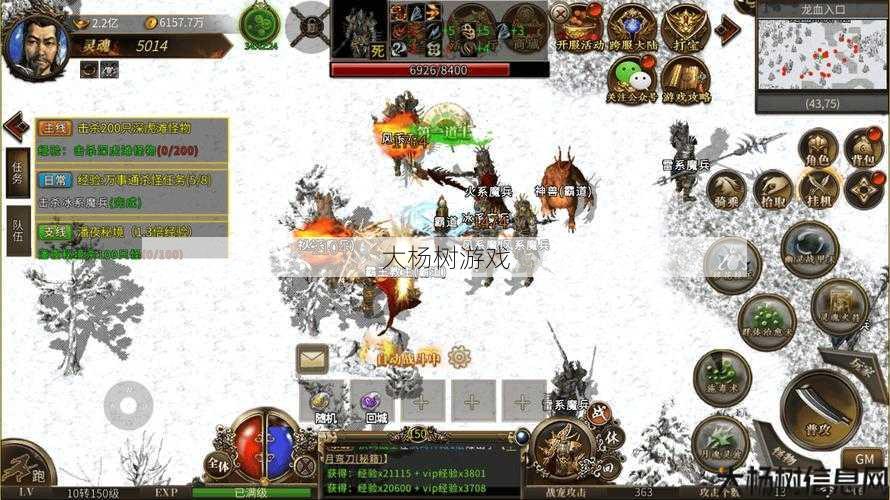Open the 跨服大陆 cross-server icon
This screenshot has width=890, height=500.
pos(633,30)
